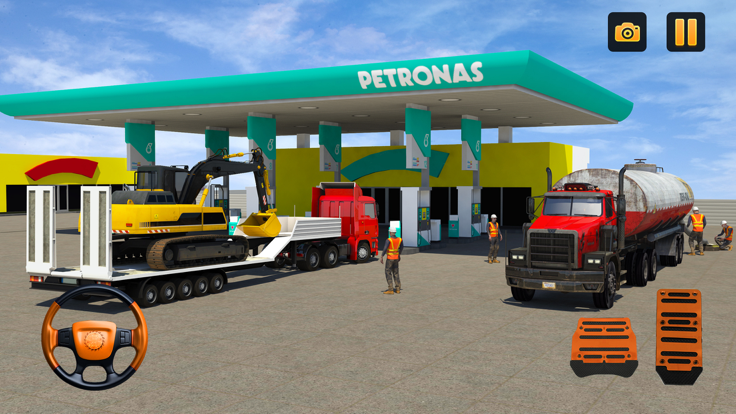Step on the gas accelerator pedal

[679, 335]
